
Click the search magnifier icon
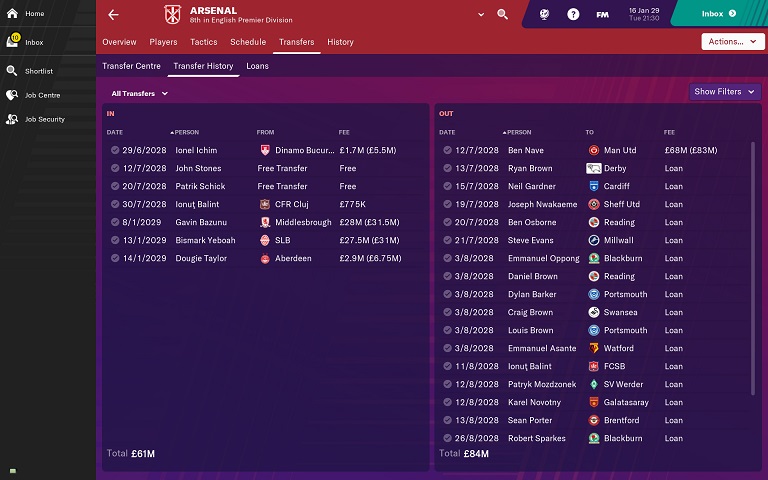point(502,15)
